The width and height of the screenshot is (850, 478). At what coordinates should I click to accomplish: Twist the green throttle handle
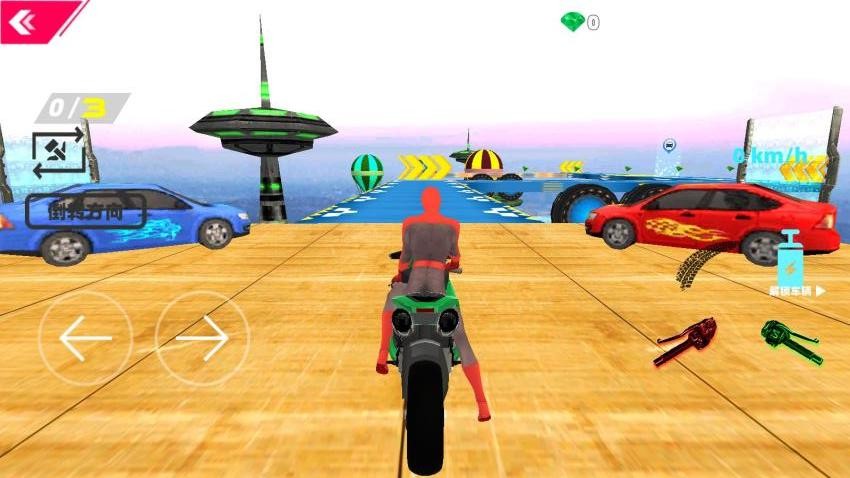click(x=791, y=341)
